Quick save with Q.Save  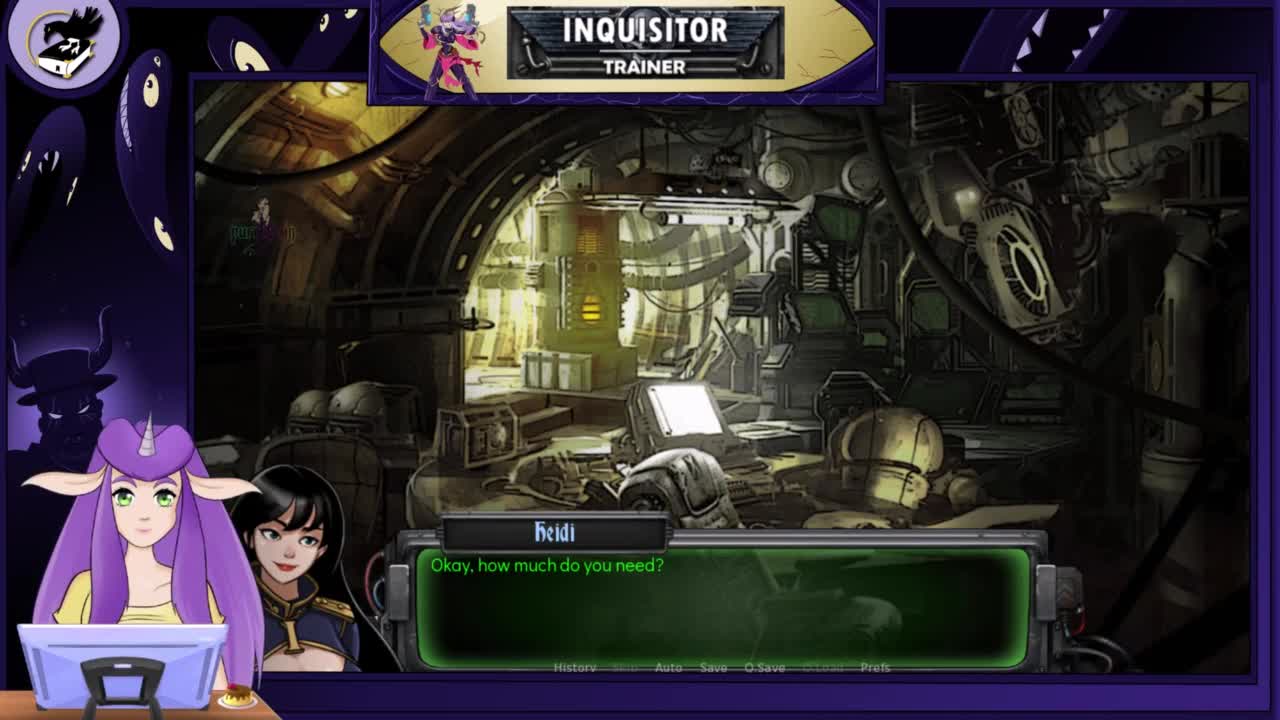click(x=764, y=667)
